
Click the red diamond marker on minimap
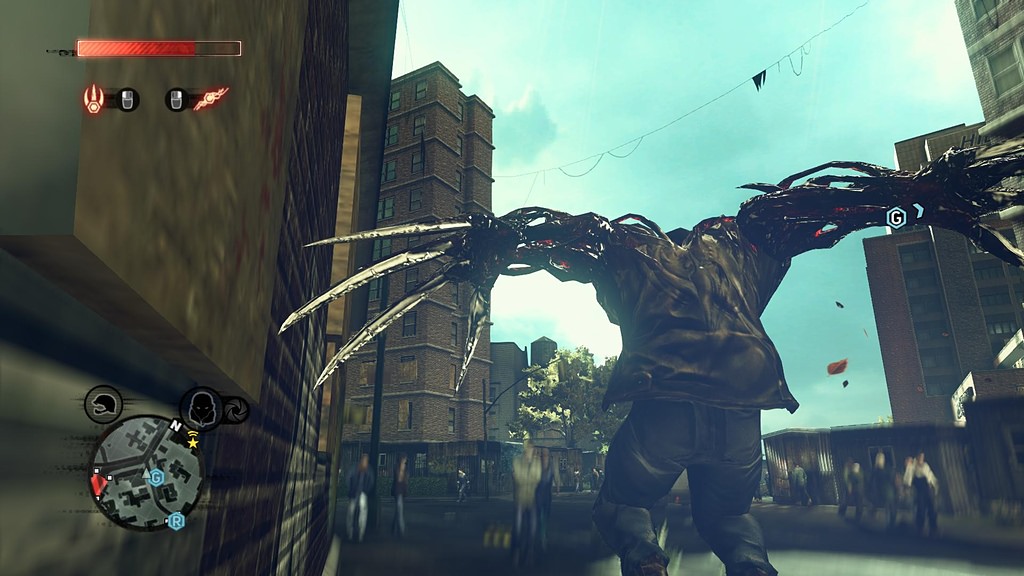[98, 486]
